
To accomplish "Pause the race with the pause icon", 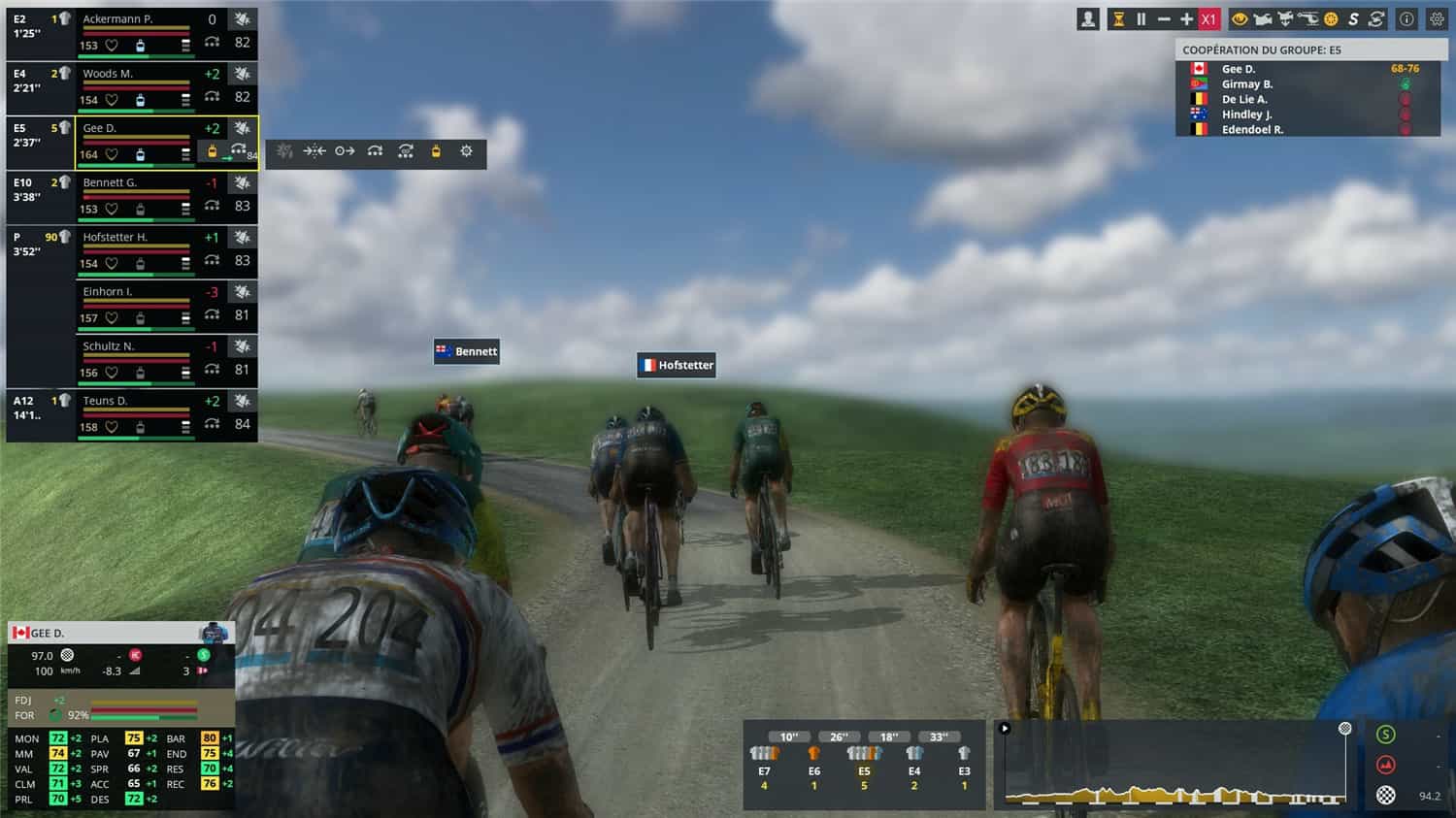I will pos(1141,18).
